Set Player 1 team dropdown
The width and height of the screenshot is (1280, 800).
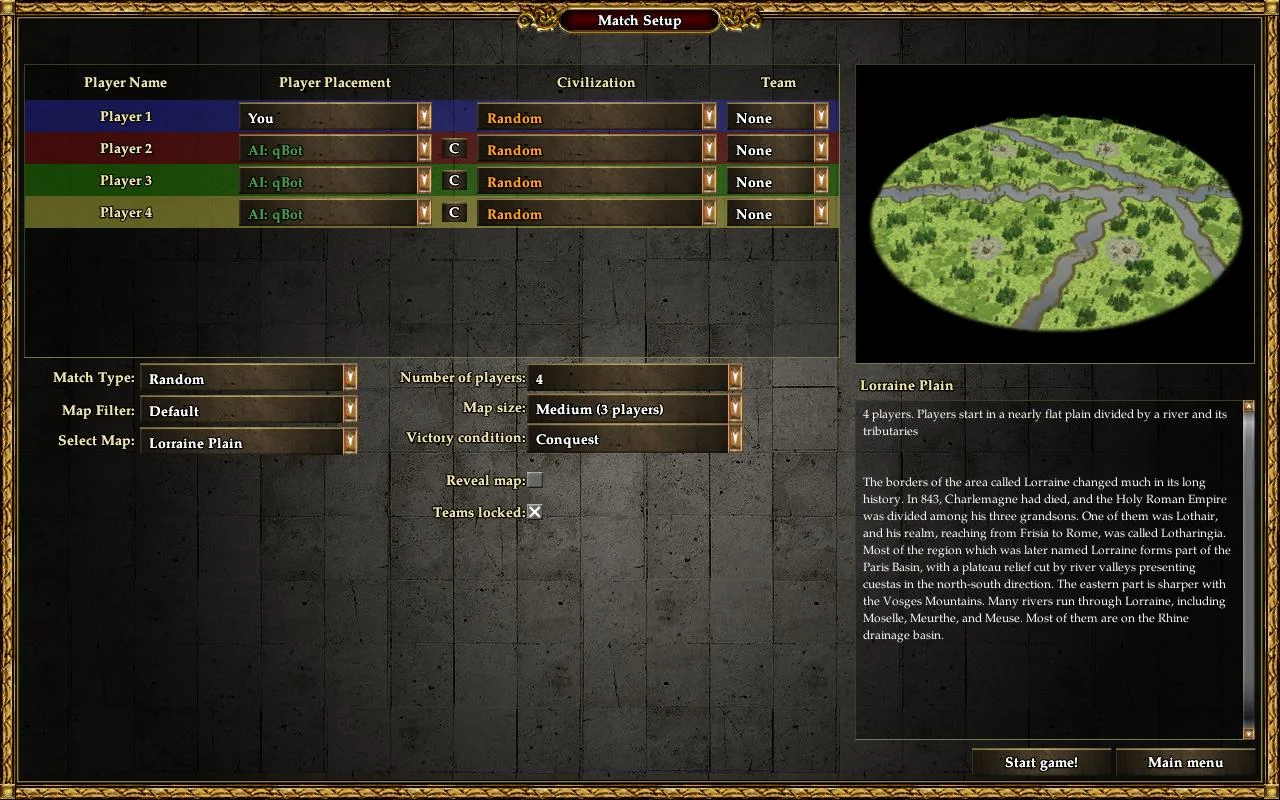click(x=778, y=118)
